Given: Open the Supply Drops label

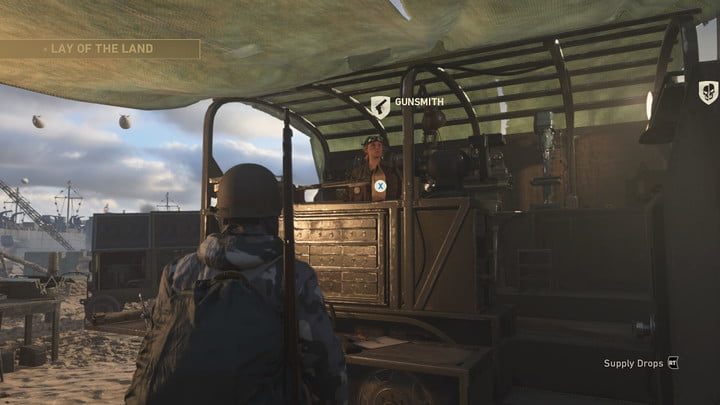Looking at the screenshot, I should (633, 363).
